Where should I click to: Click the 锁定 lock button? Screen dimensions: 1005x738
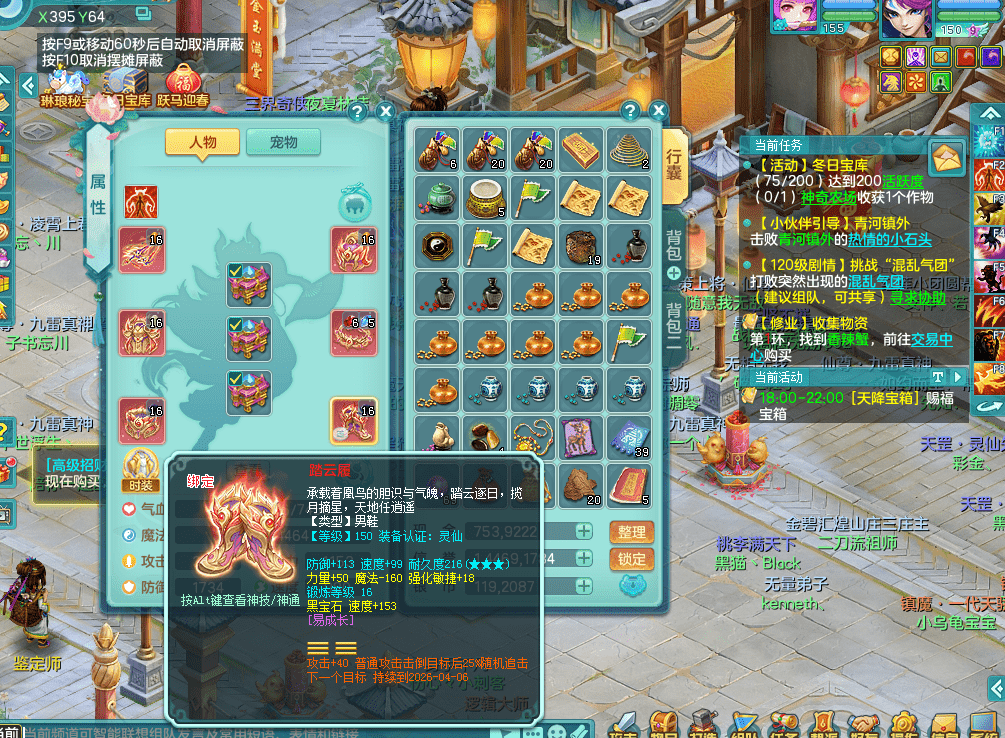pyautogui.click(x=631, y=559)
